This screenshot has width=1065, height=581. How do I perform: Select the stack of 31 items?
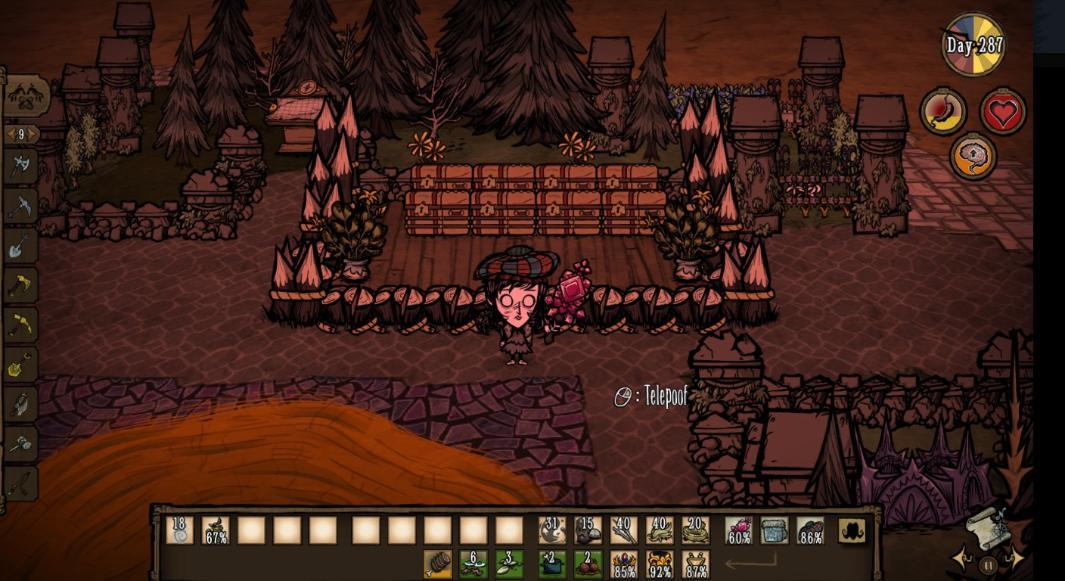click(x=552, y=530)
